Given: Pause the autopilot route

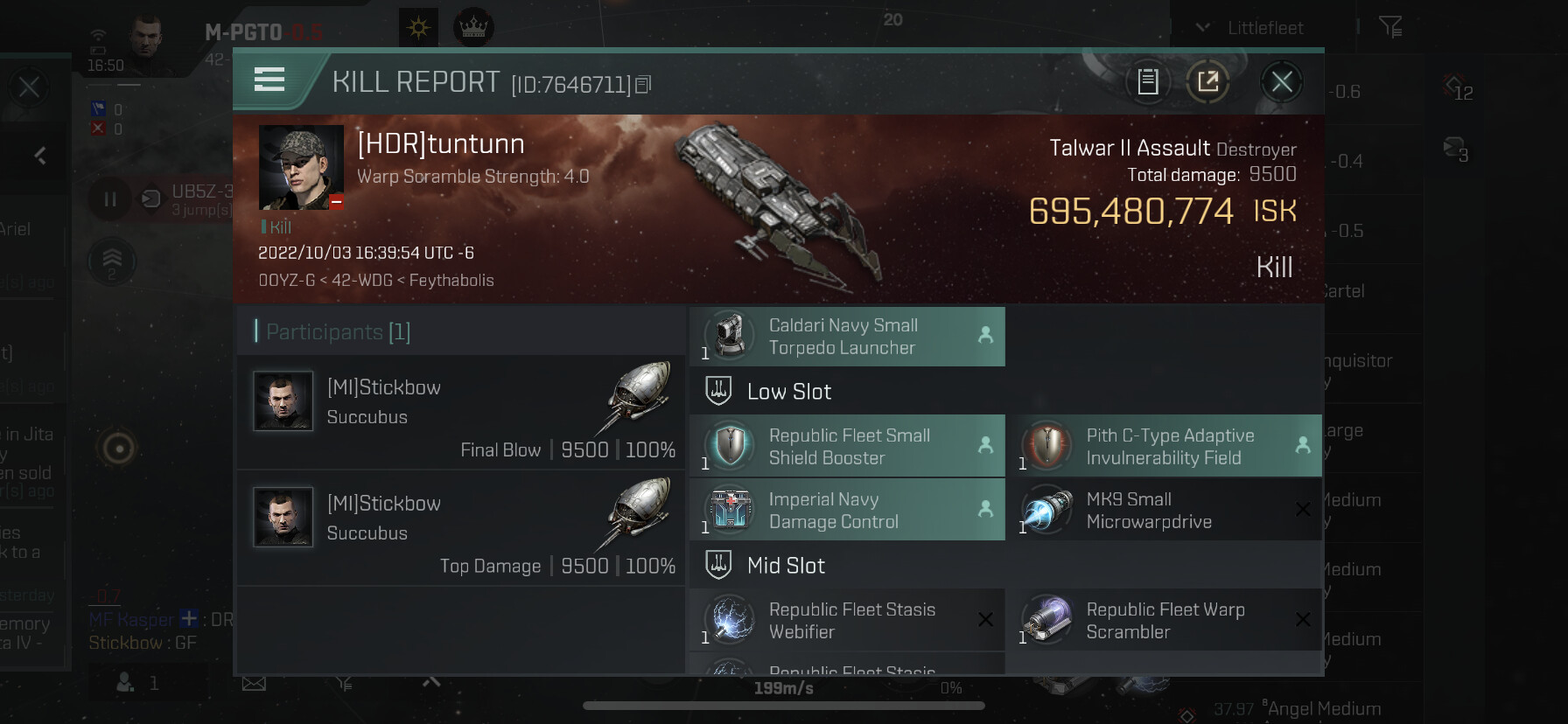Looking at the screenshot, I should click(110, 199).
